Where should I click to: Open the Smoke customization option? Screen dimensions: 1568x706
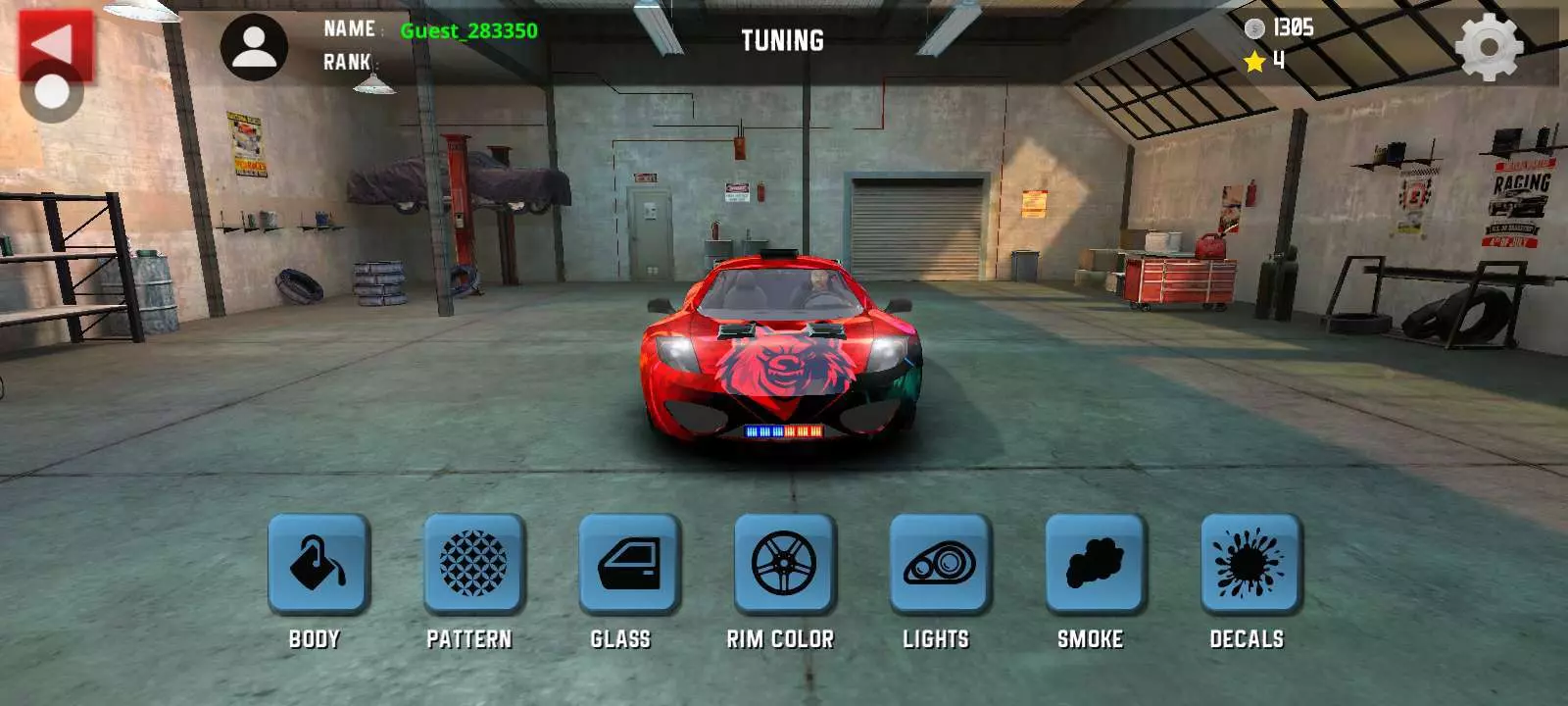(1095, 564)
